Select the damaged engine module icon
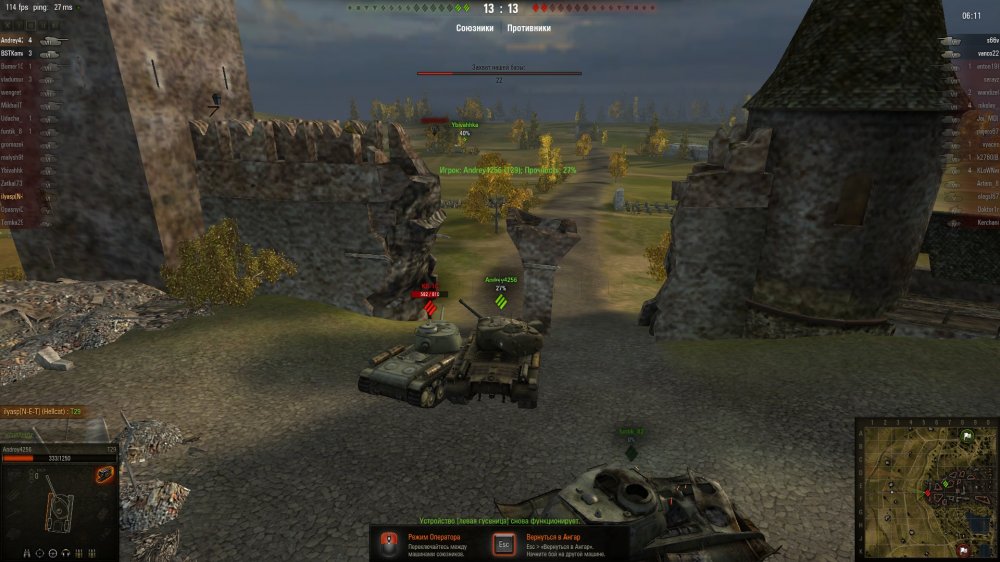The height and width of the screenshot is (562, 1000). coord(104,474)
